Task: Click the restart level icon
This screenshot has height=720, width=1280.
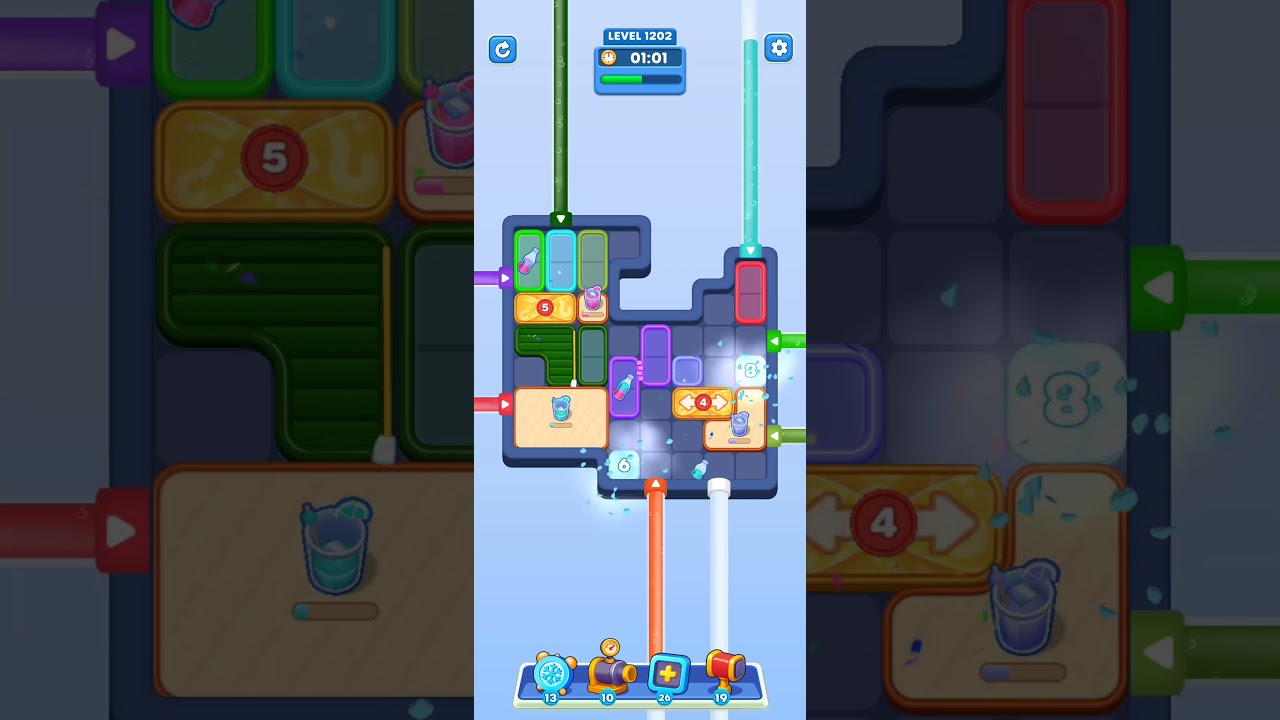Action: tap(503, 49)
